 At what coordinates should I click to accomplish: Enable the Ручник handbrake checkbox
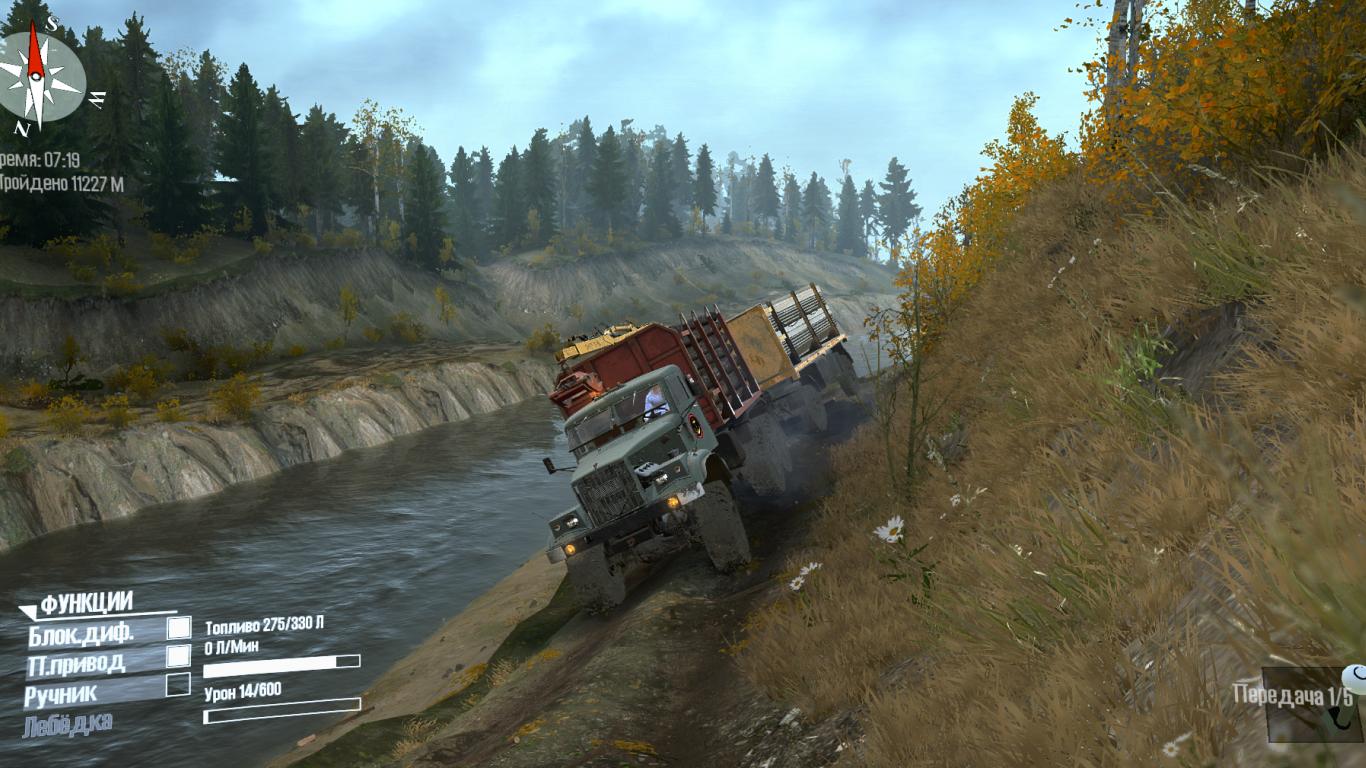[x=178, y=685]
